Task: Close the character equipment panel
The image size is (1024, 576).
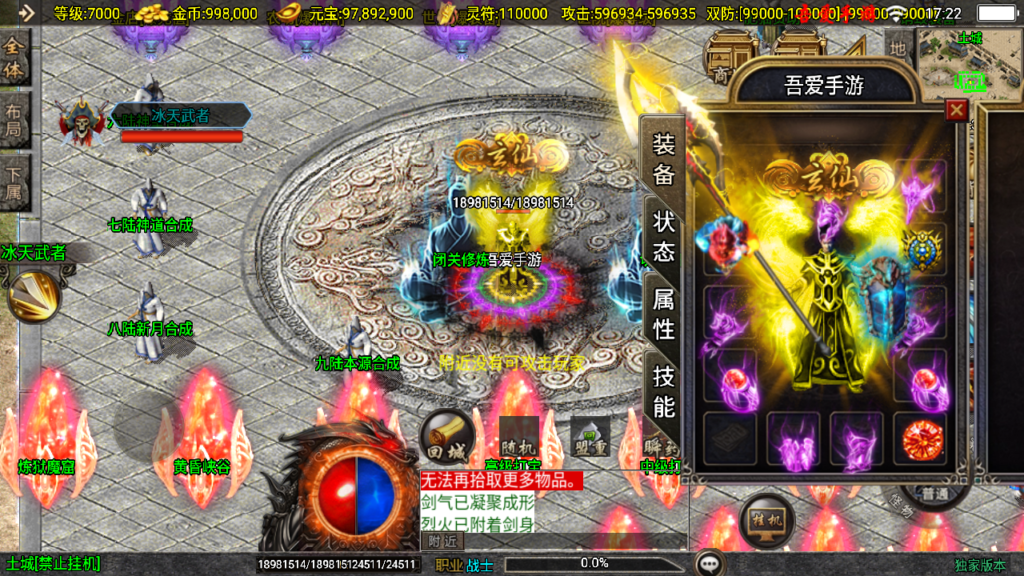Action: coord(957,110)
